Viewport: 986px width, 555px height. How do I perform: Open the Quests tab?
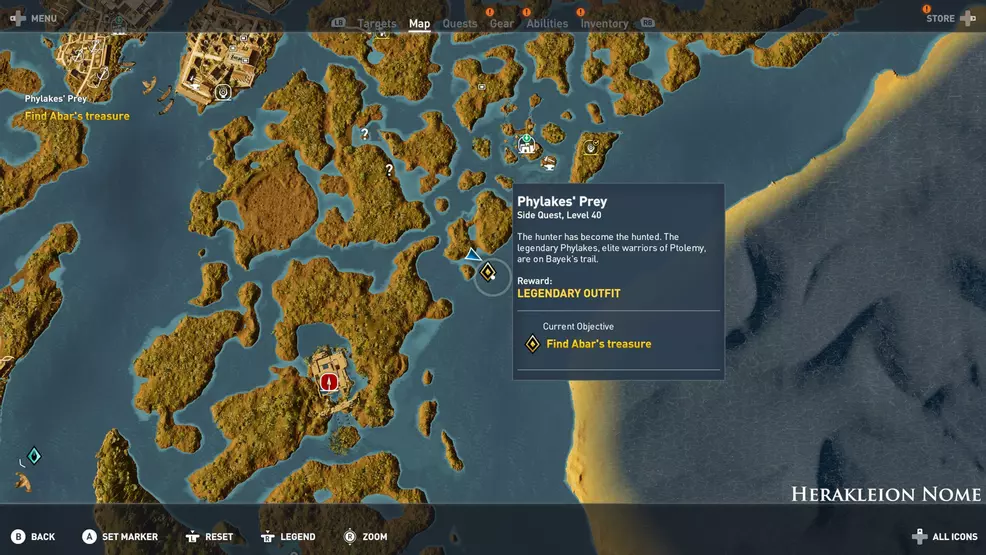pyautogui.click(x=460, y=24)
